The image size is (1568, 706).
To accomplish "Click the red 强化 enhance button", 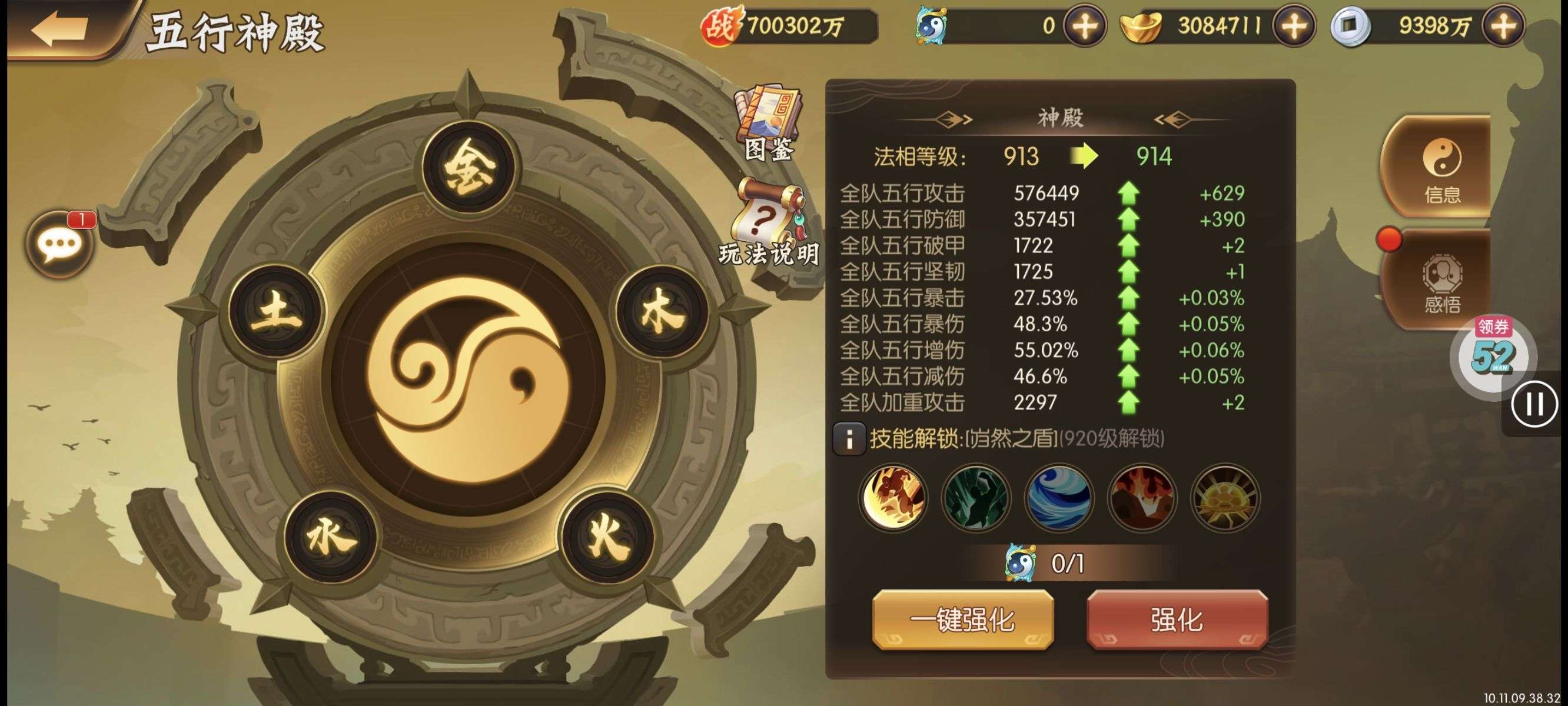I will coord(1177,620).
